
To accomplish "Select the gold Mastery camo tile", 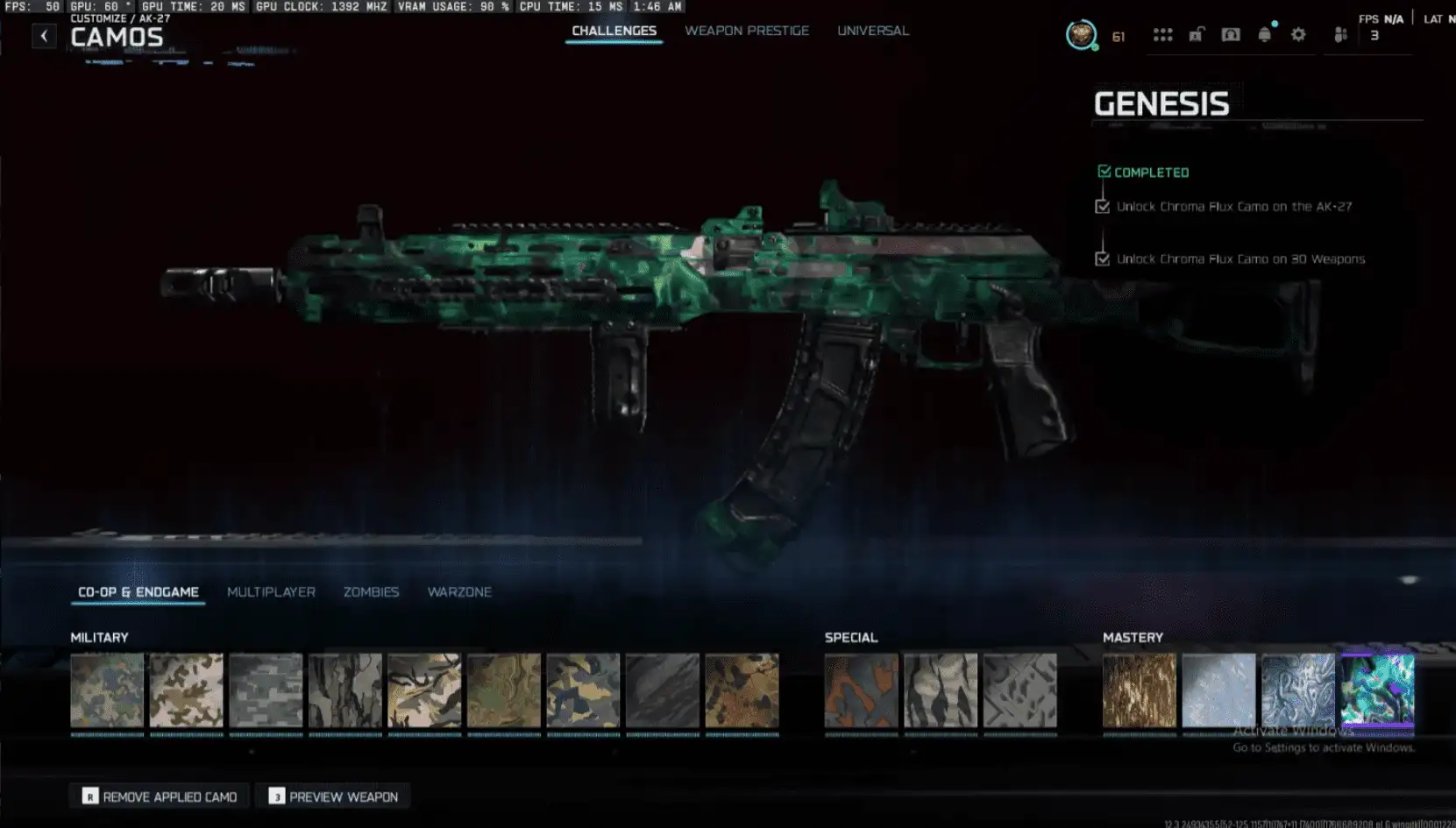I will (1139, 690).
